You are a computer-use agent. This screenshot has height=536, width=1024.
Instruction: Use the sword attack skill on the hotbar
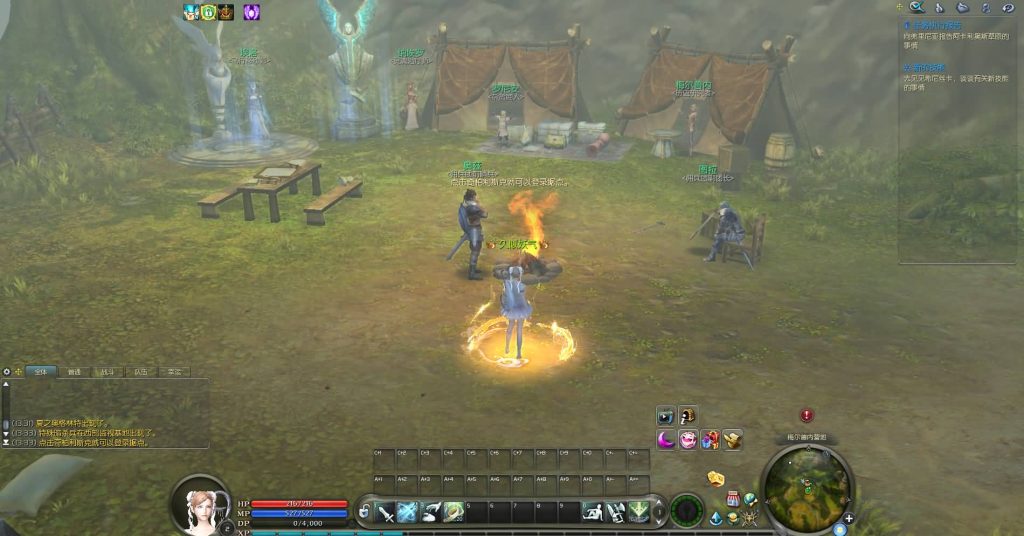coord(386,513)
